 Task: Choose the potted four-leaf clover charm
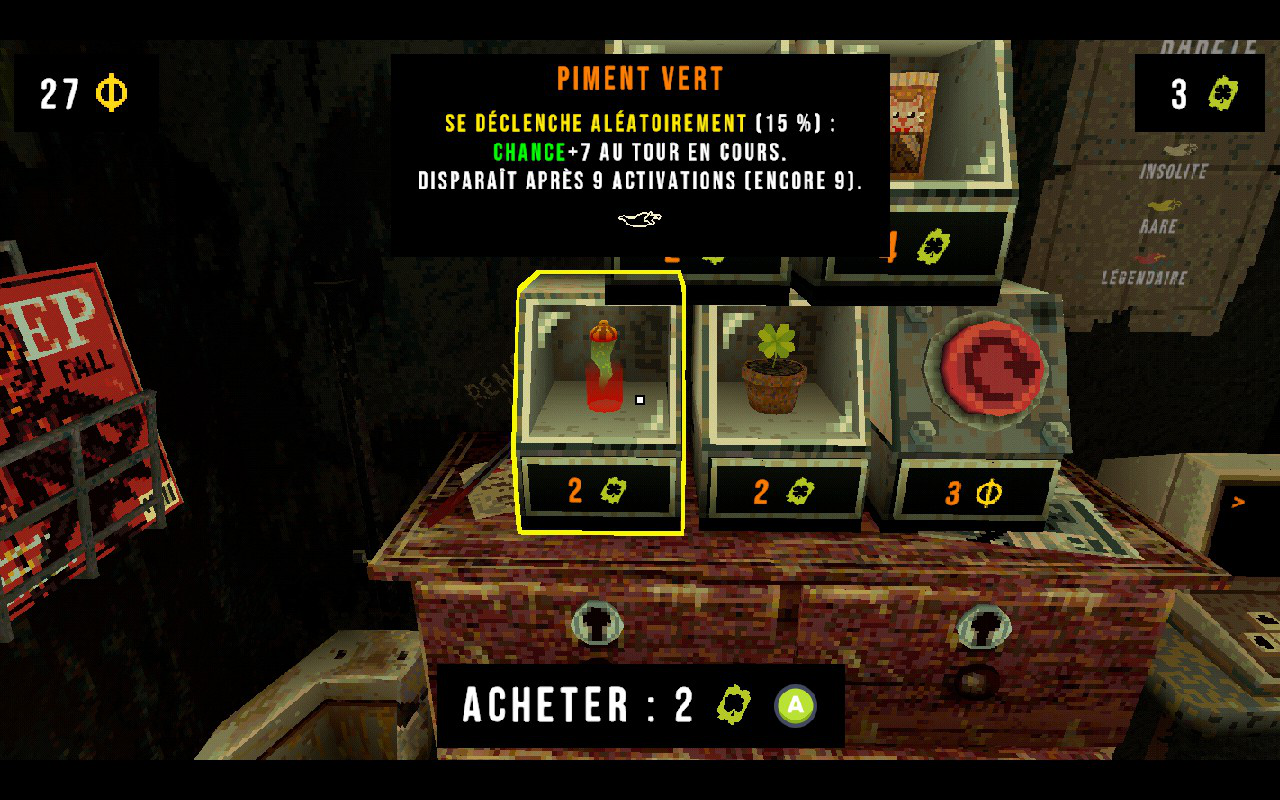click(774, 370)
